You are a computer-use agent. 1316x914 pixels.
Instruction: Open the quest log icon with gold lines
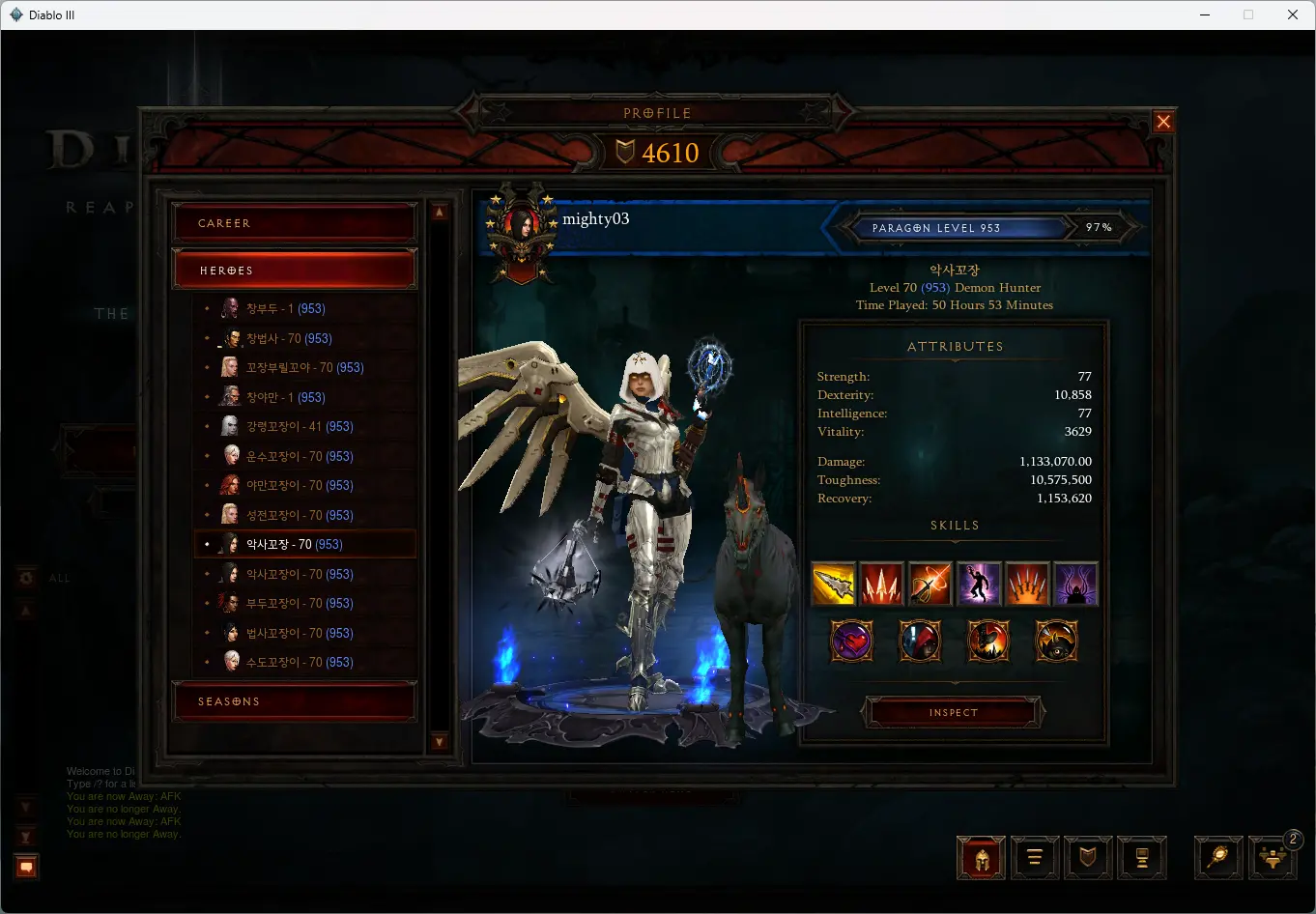point(1035,858)
